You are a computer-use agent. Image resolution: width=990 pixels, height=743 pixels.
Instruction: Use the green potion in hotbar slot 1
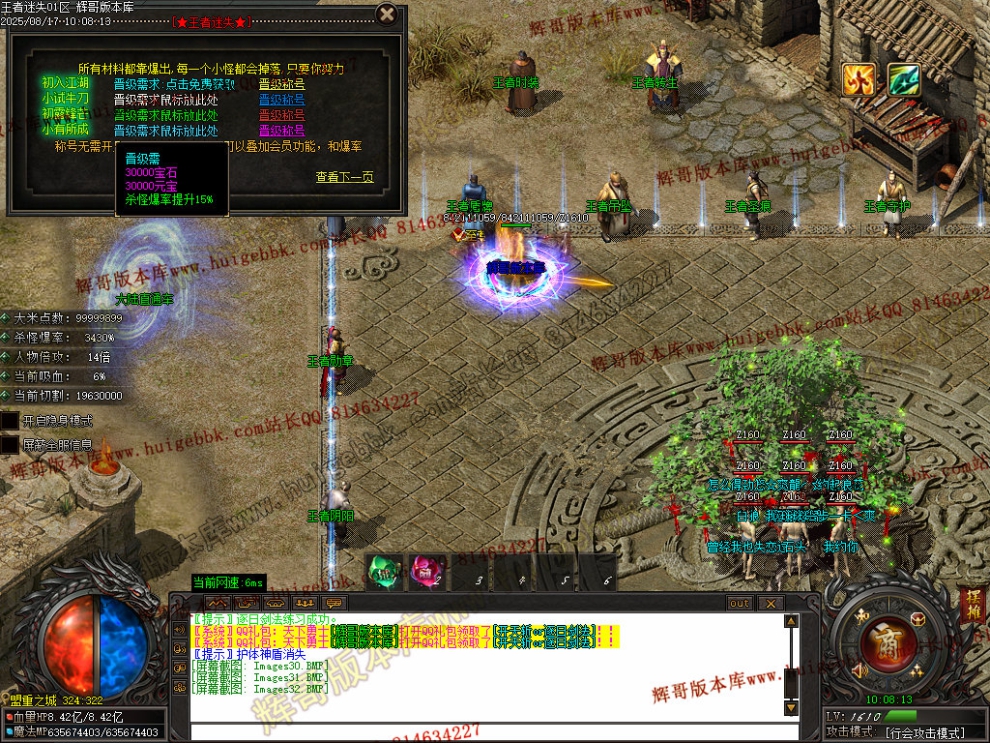383,572
